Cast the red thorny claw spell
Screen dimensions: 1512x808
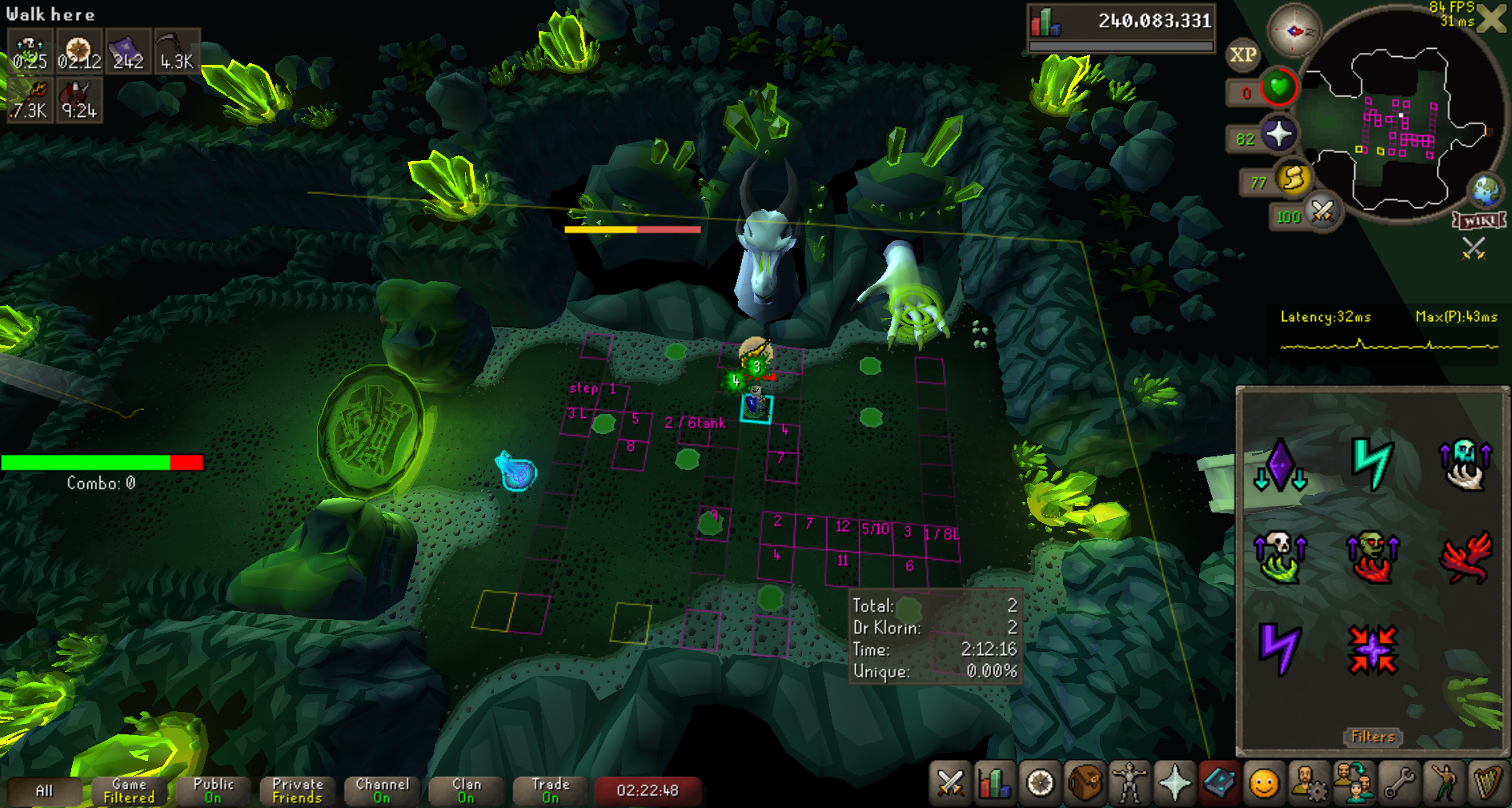(x=1466, y=557)
